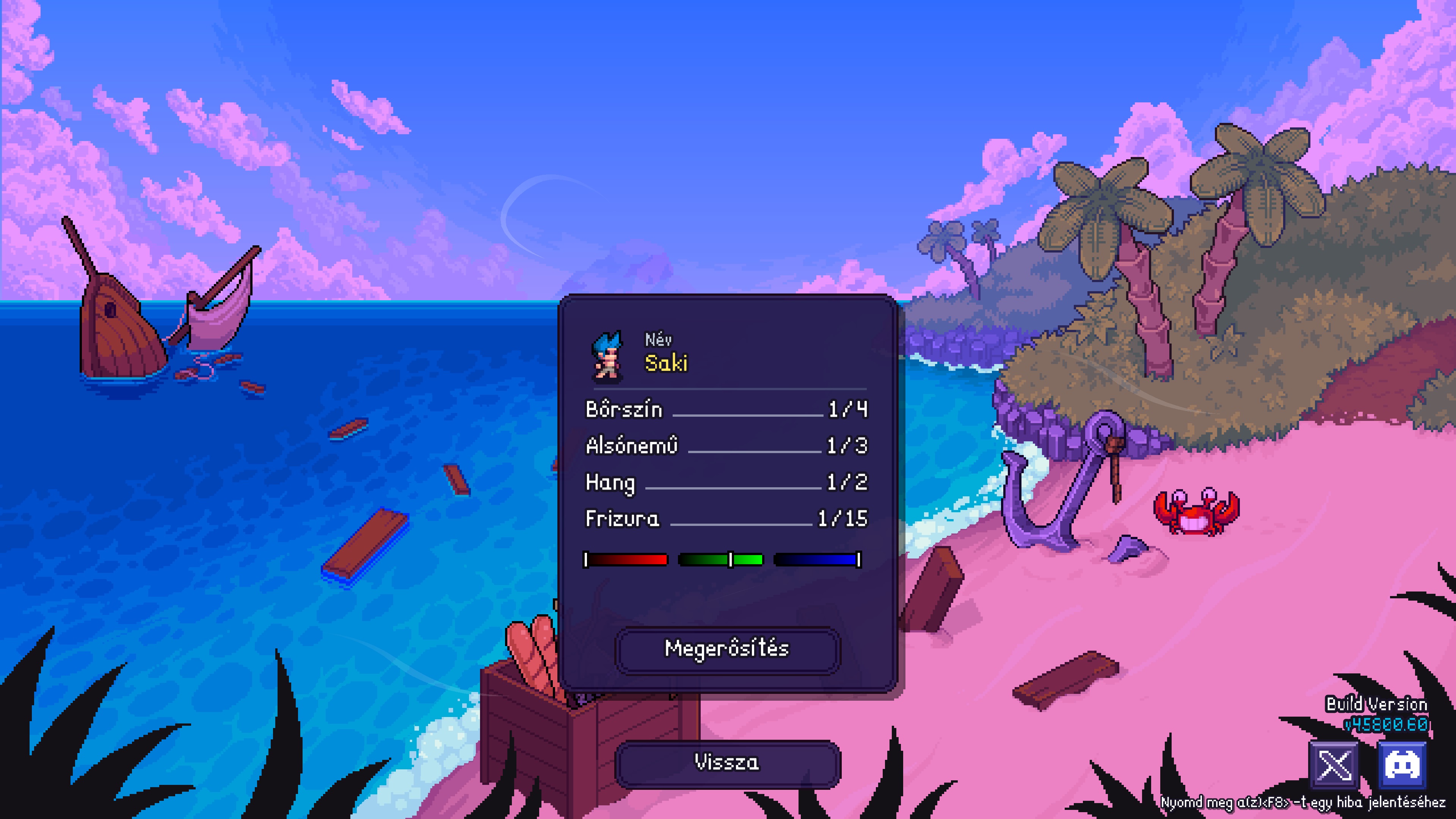Open the Discord community link
This screenshot has width=1456, height=819.
pos(1402,765)
